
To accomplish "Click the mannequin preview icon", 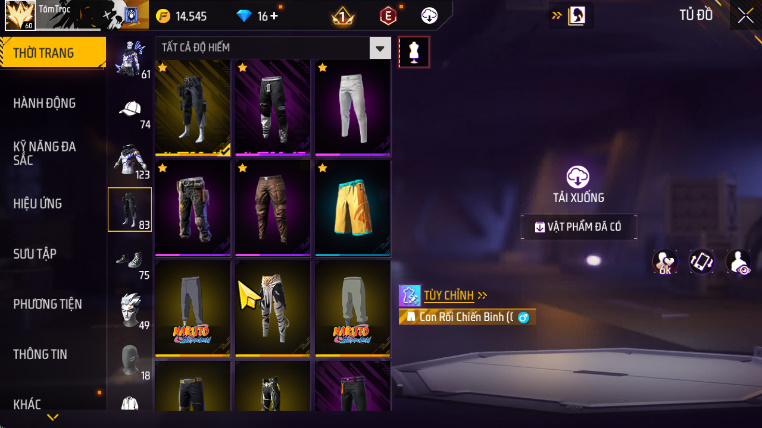I will 414,53.
